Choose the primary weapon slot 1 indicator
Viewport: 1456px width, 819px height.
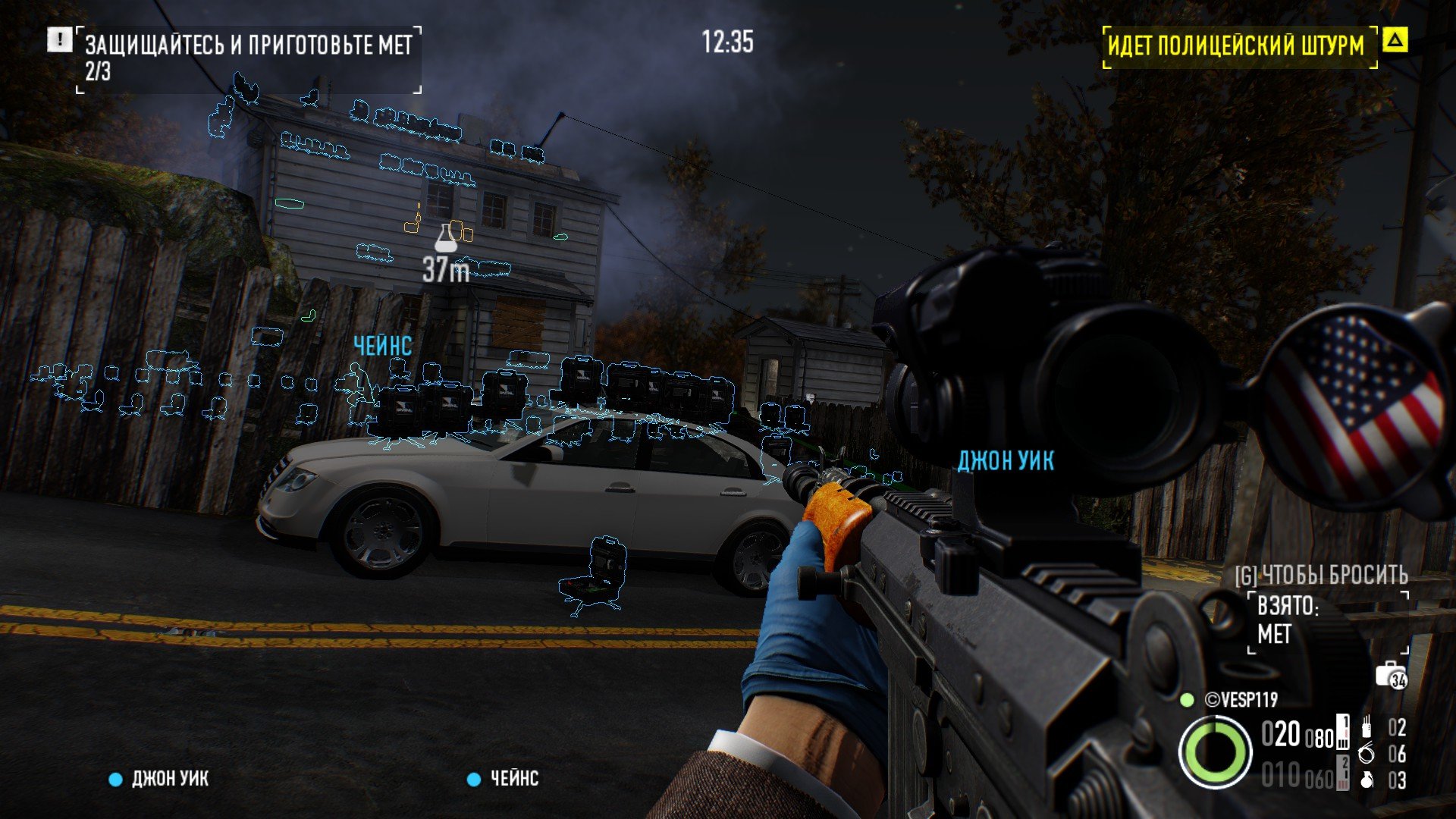[x=1342, y=732]
